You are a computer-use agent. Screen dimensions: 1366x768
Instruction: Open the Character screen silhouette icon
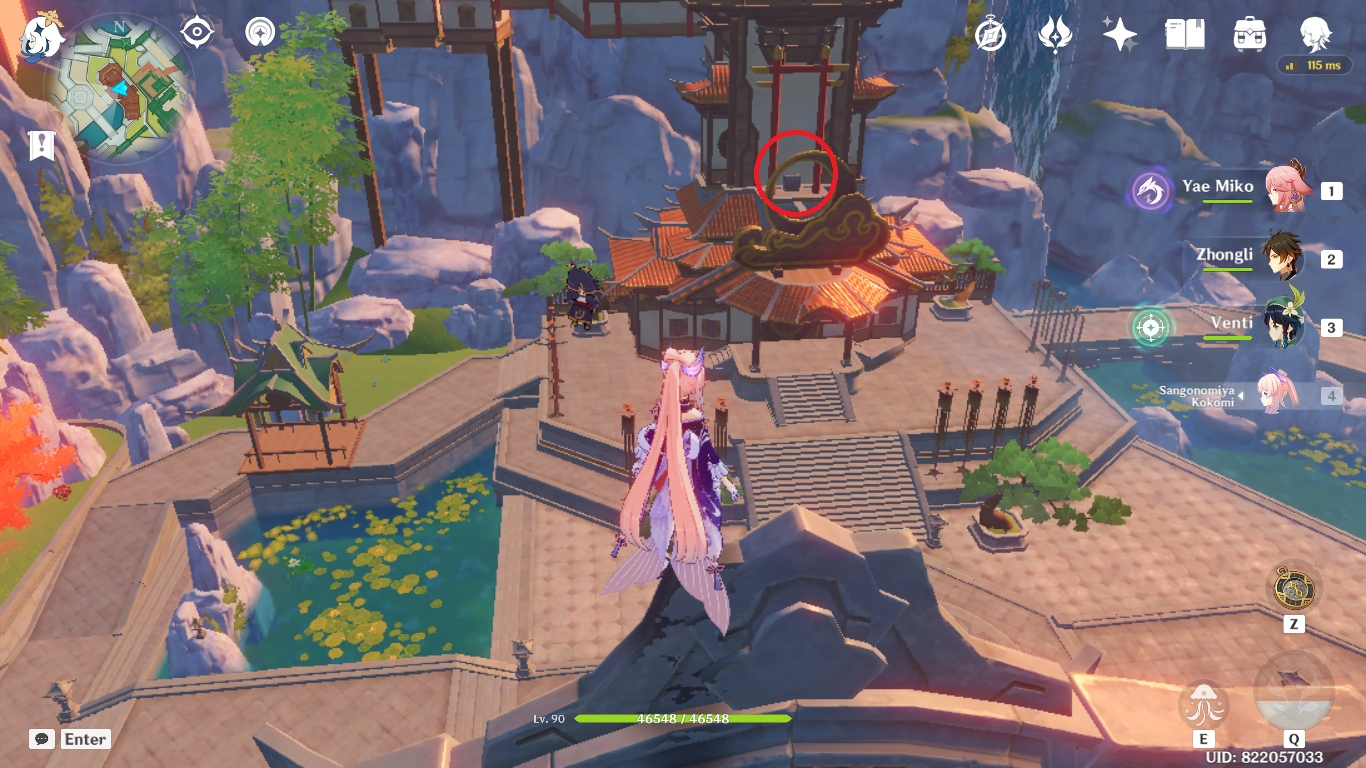pyautogui.click(x=1315, y=33)
